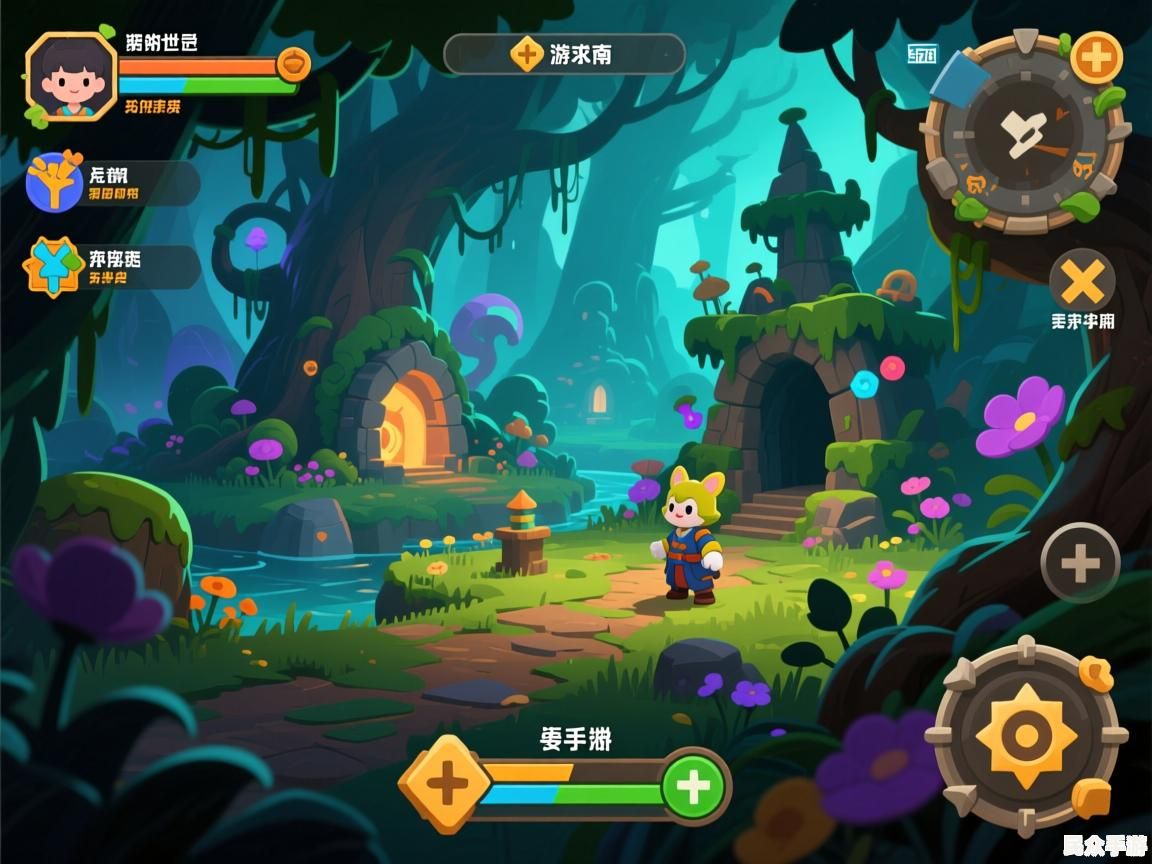This screenshot has height=864, width=1152.
Task: Click the orange acorn button beside health bar
Action: (293, 65)
